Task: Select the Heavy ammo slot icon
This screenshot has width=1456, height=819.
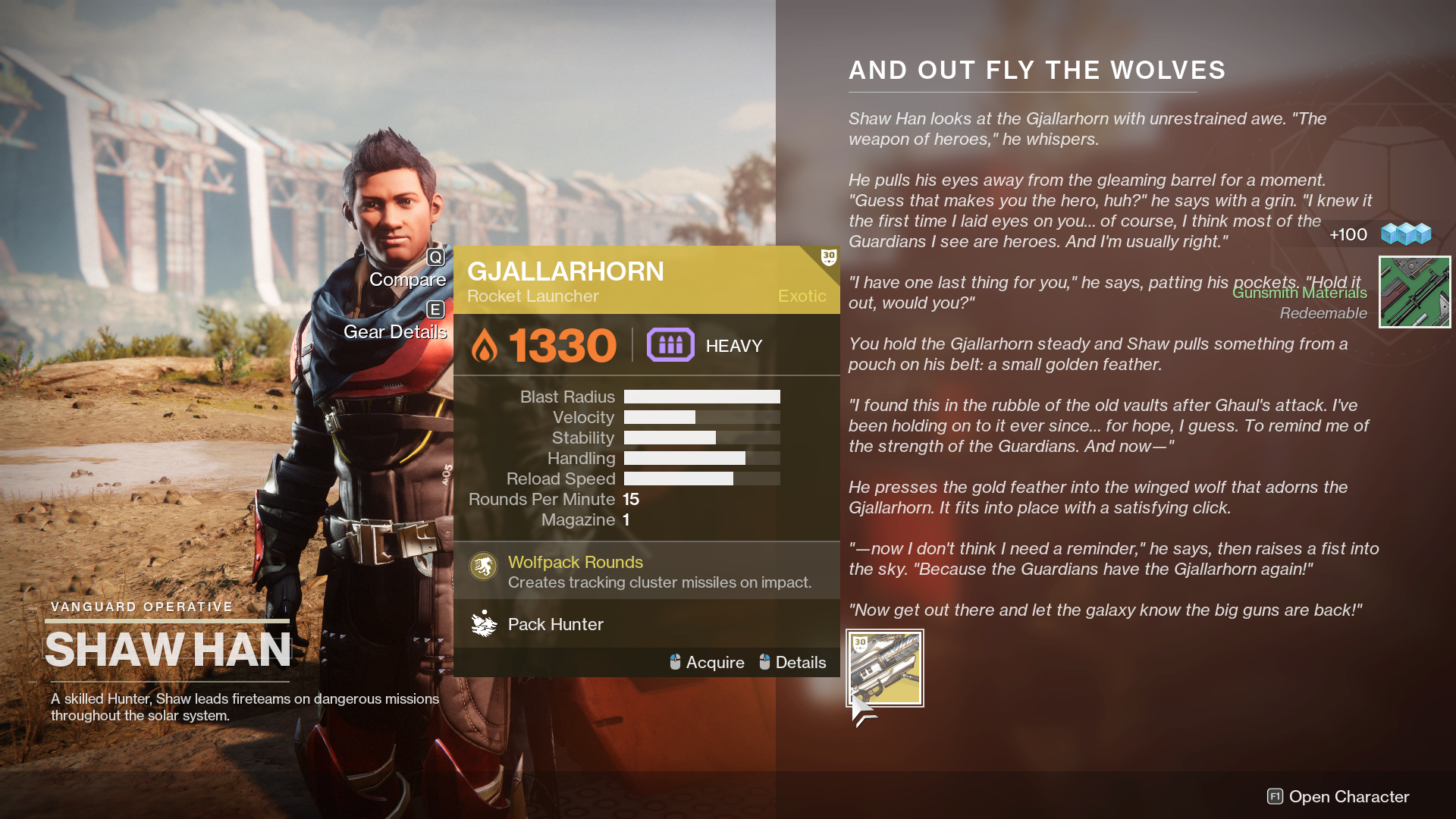Action: pos(670,345)
